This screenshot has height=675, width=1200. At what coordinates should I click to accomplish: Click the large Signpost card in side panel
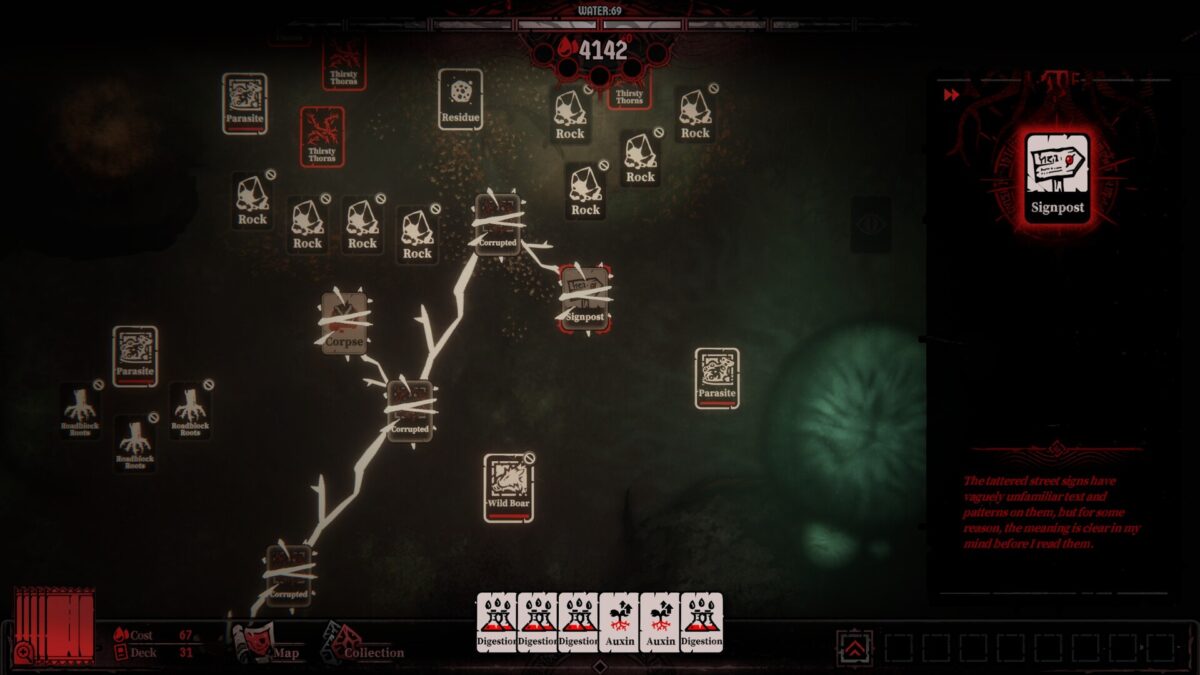[x=1057, y=178]
